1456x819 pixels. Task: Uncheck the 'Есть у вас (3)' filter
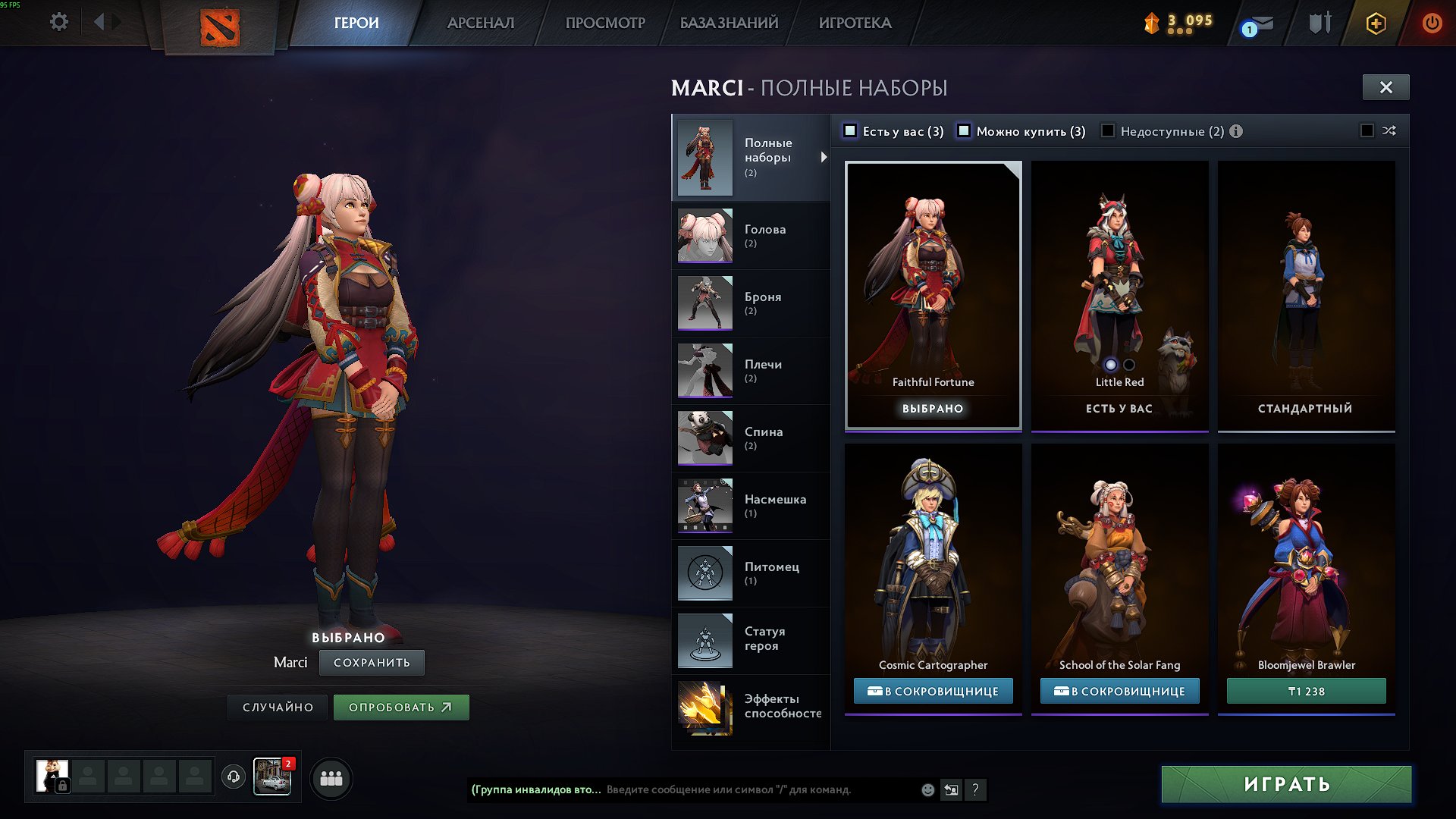click(x=851, y=131)
